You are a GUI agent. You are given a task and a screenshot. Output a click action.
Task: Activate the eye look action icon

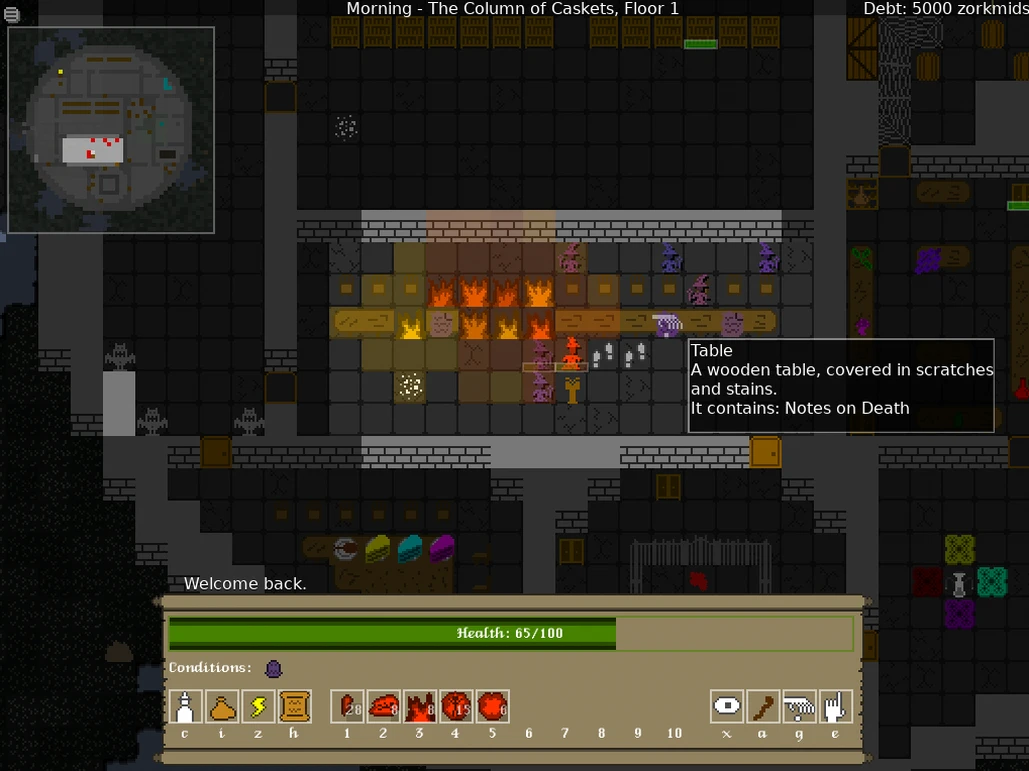727,706
